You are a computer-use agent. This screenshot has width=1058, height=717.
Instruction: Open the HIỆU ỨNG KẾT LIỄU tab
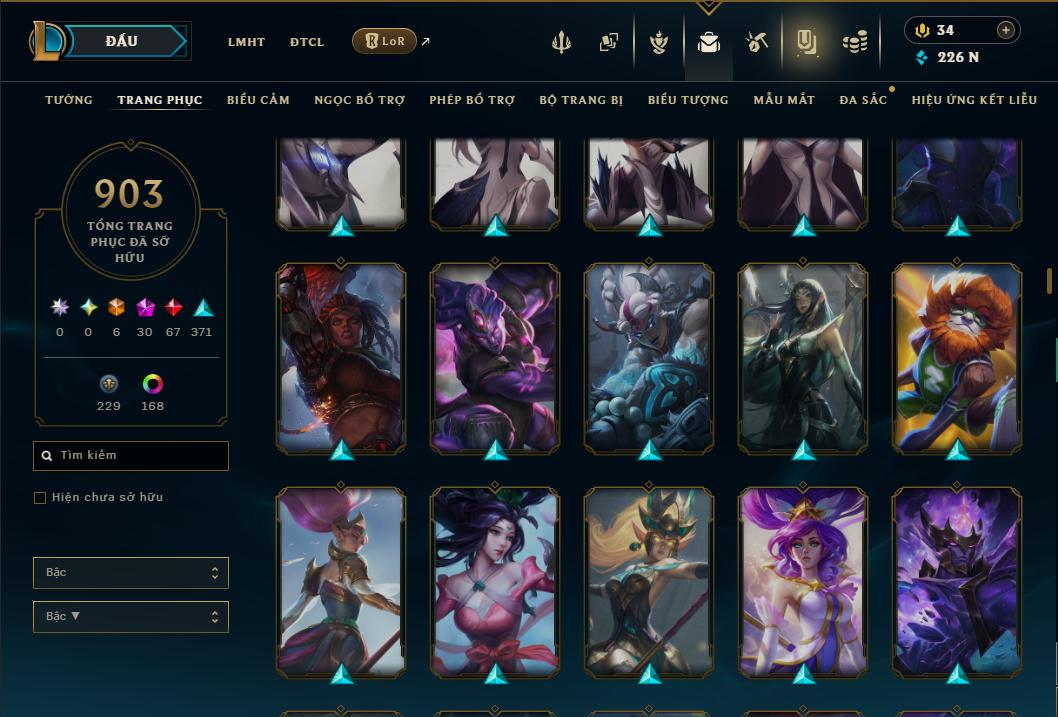(974, 100)
